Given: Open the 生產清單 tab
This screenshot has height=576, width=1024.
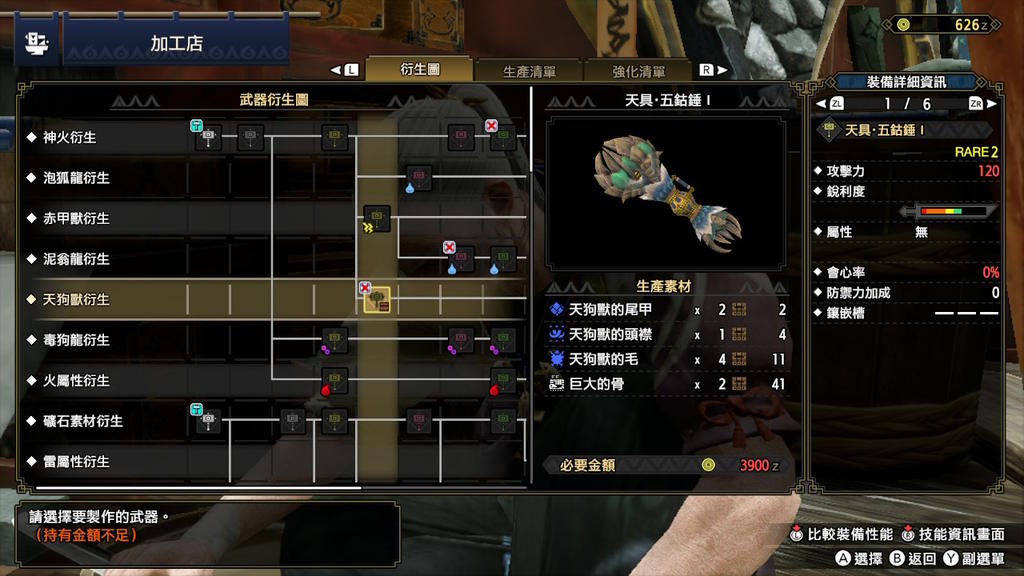Looking at the screenshot, I should [x=529, y=71].
